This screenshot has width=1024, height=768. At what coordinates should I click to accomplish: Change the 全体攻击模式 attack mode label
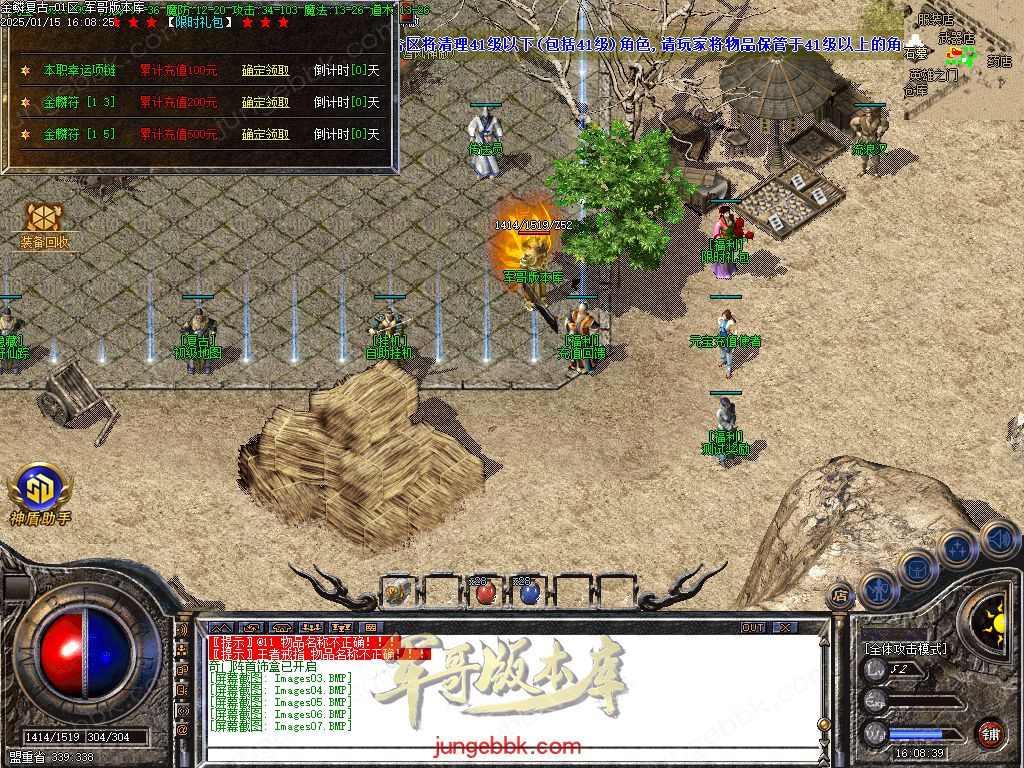pos(905,649)
